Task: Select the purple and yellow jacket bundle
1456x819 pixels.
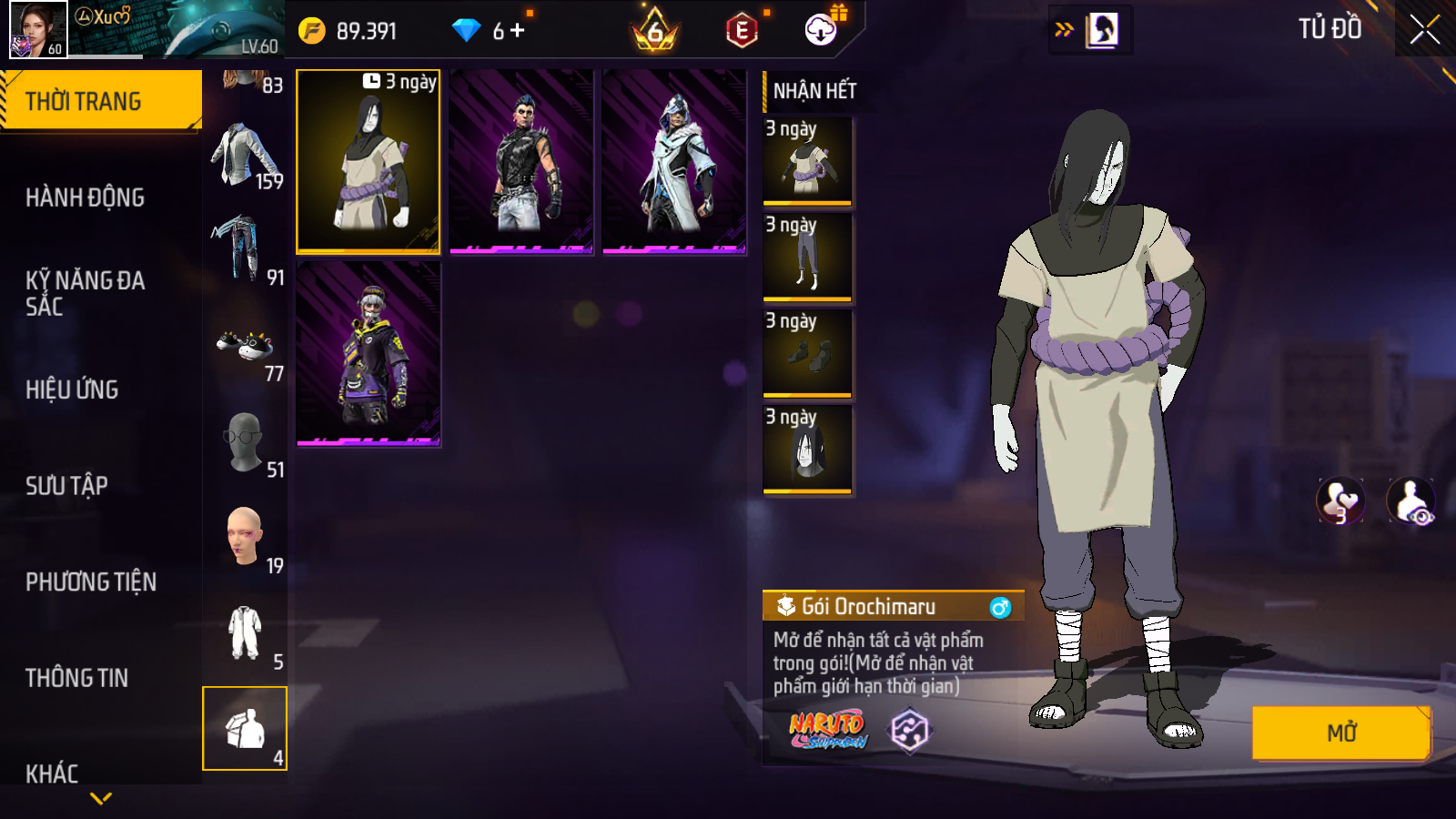Action: pos(369,354)
